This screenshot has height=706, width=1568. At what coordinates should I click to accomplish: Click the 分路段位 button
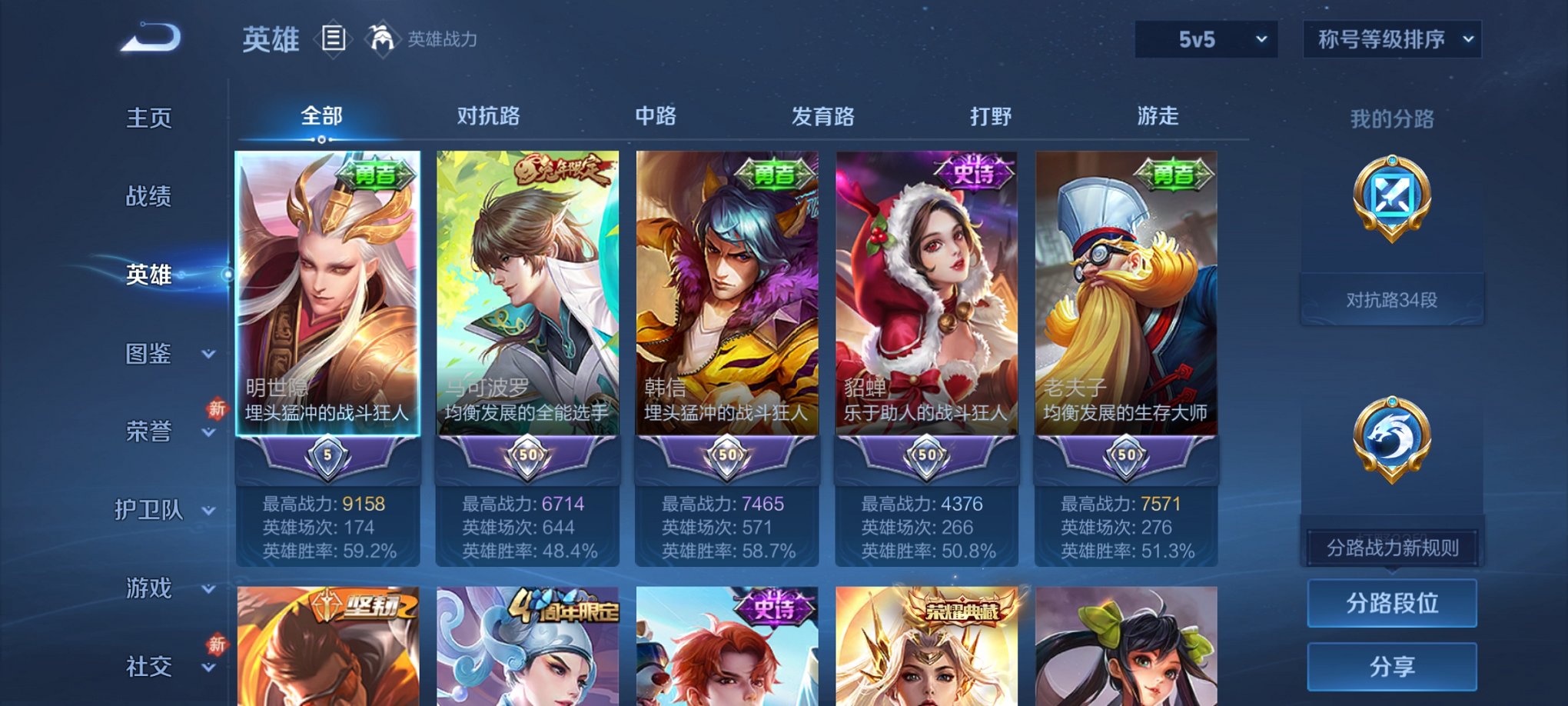1391,604
